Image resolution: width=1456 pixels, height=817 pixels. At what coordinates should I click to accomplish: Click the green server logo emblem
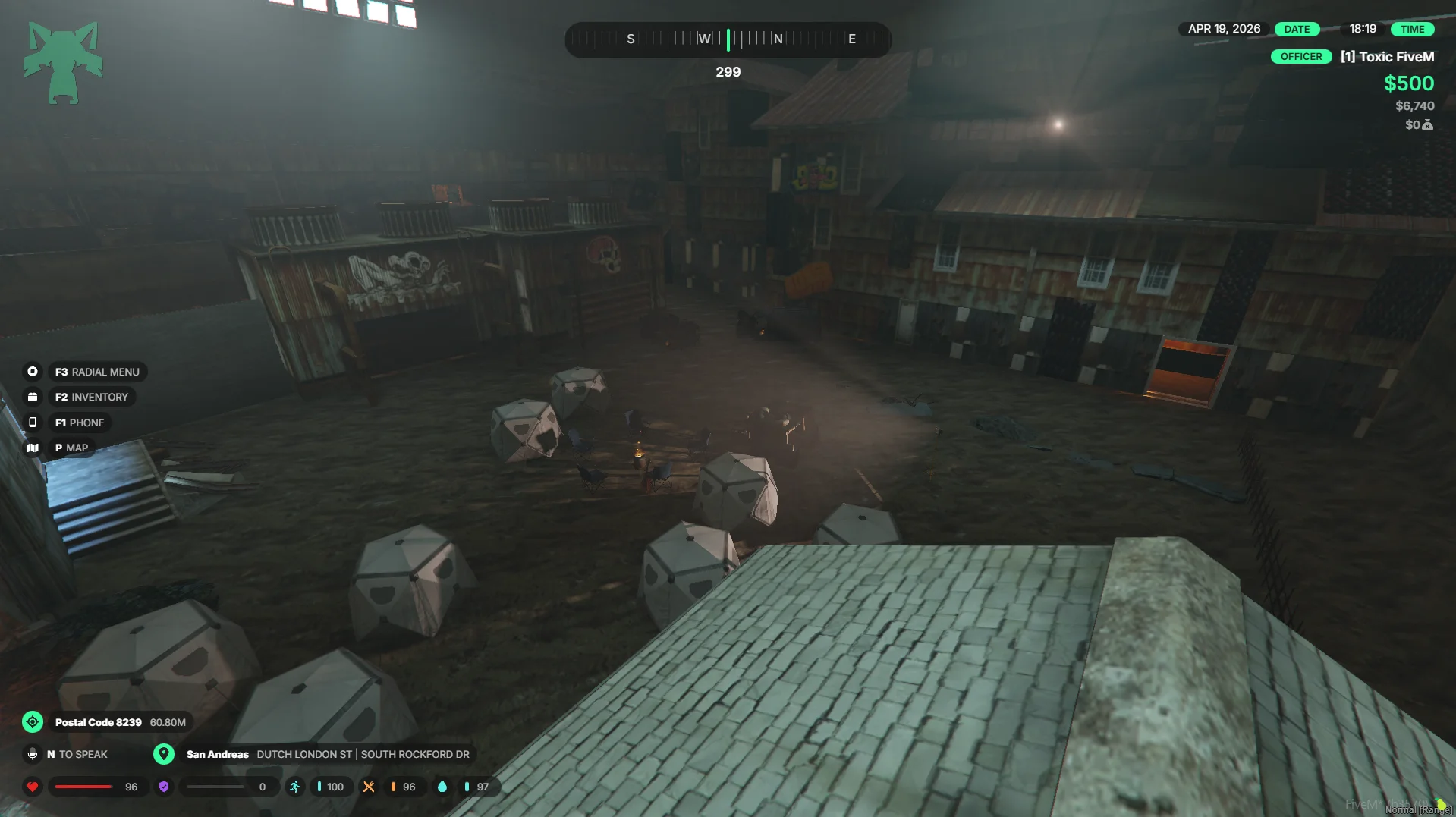coord(63,62)
